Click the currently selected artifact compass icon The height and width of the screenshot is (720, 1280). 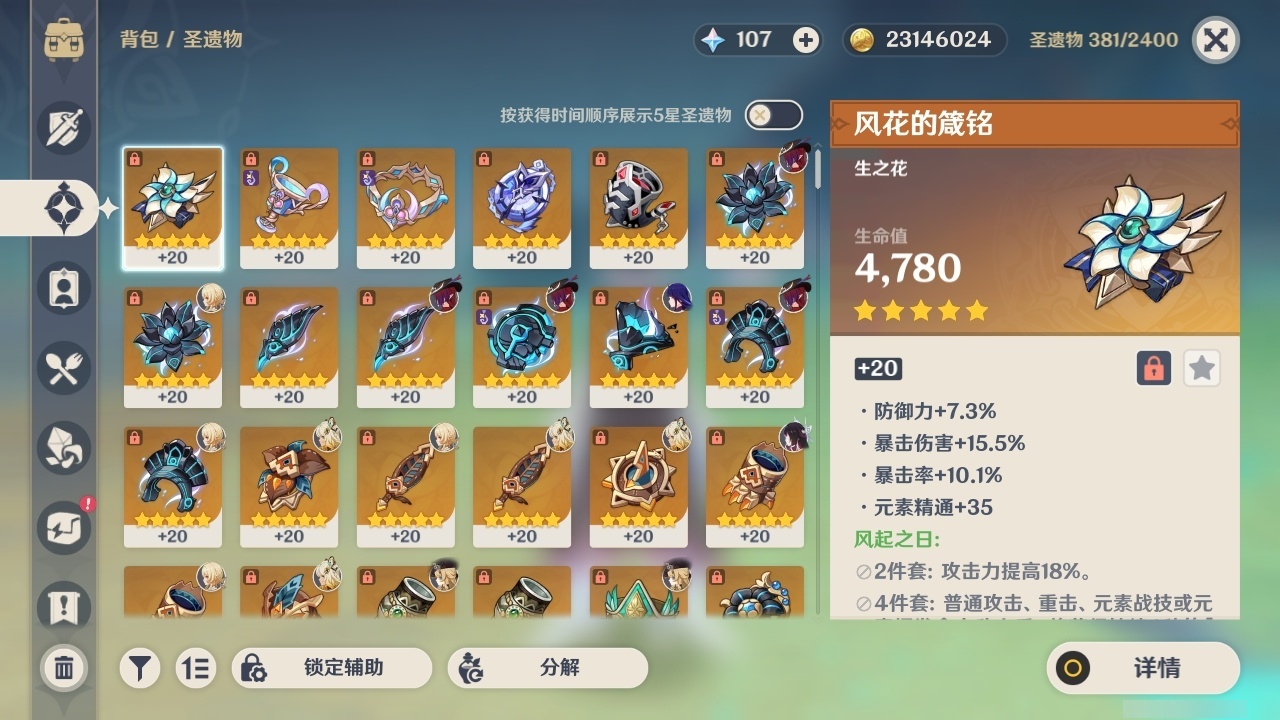[62, 207]
